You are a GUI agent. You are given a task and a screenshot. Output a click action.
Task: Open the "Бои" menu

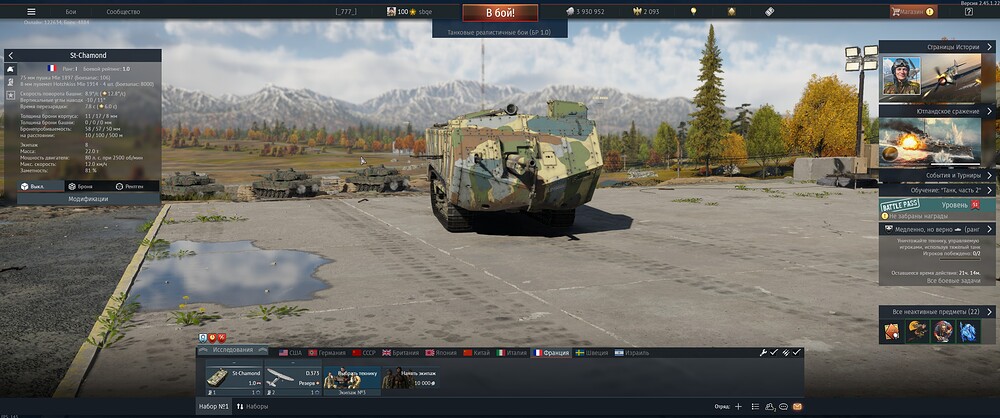point(71,11)
